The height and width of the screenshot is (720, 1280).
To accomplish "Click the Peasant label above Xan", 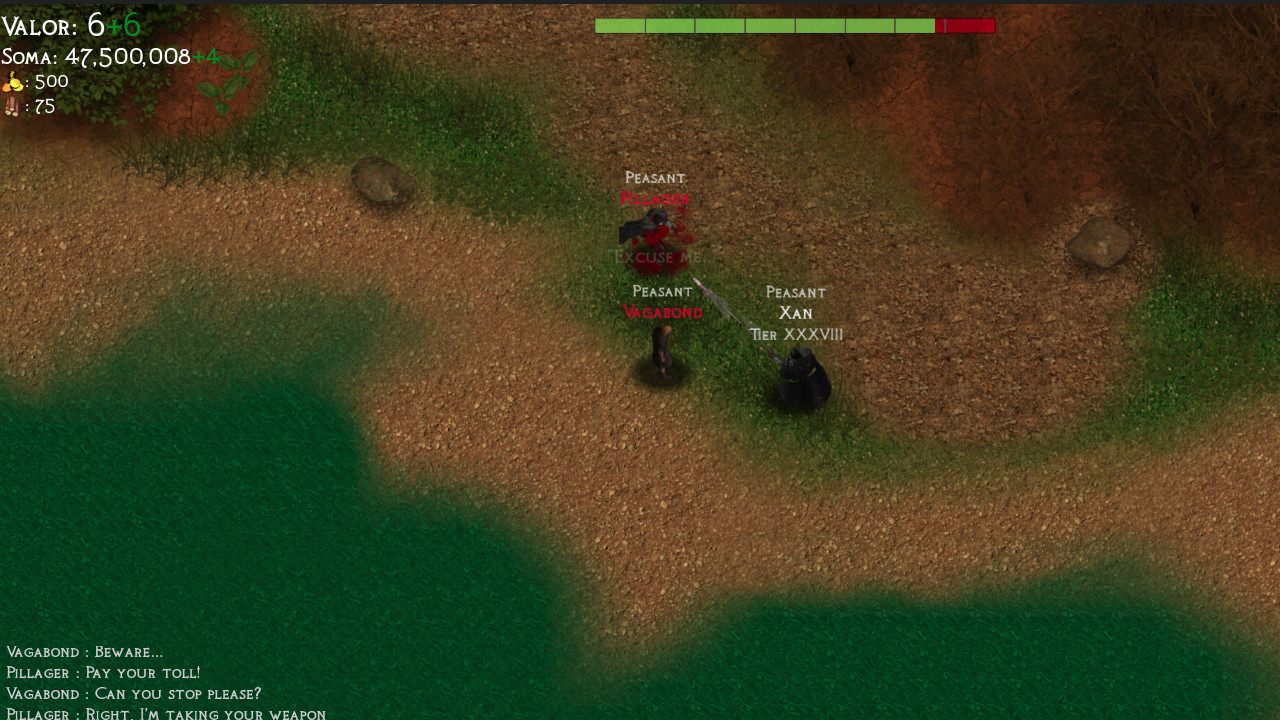I will 795,291.
